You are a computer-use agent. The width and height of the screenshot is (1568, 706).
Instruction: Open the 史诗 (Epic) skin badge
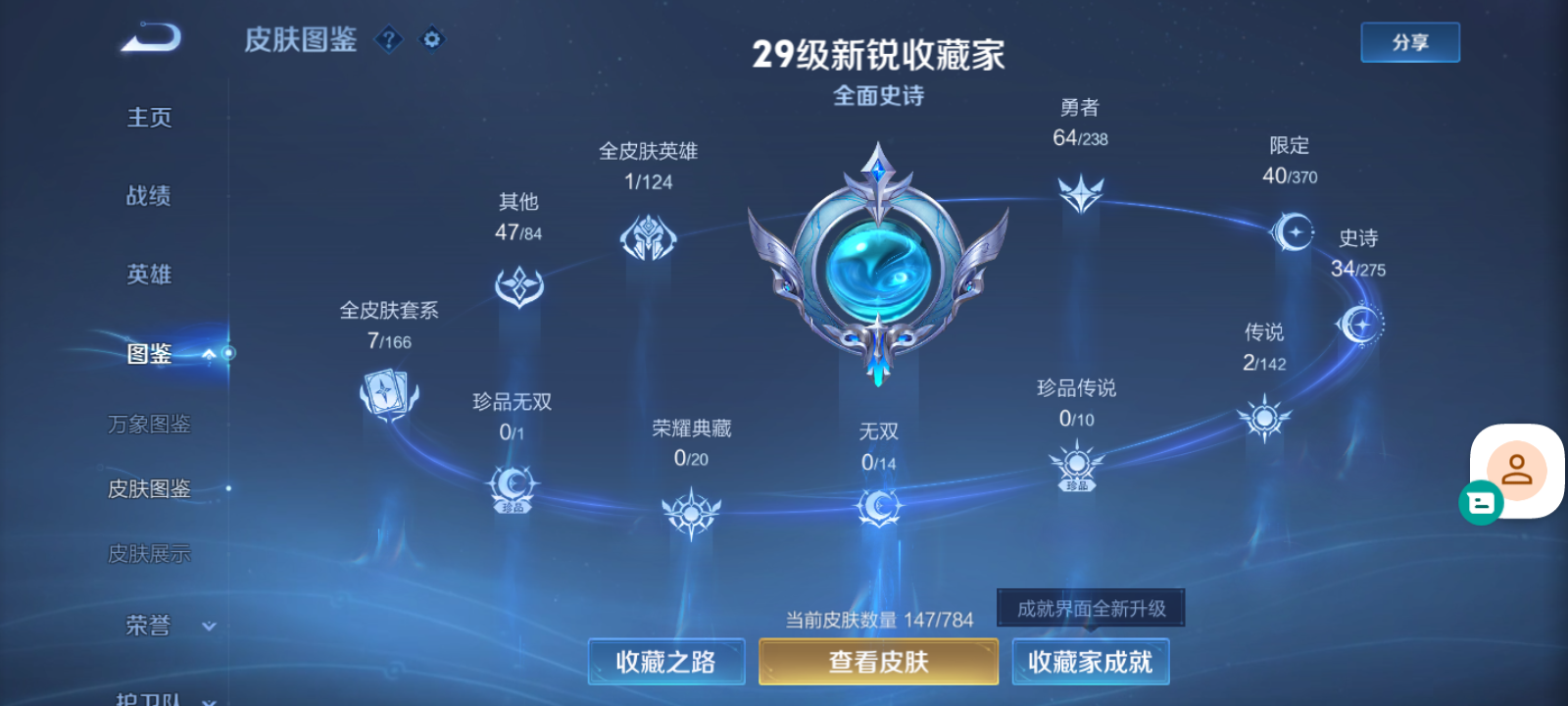pos(1360,324)
